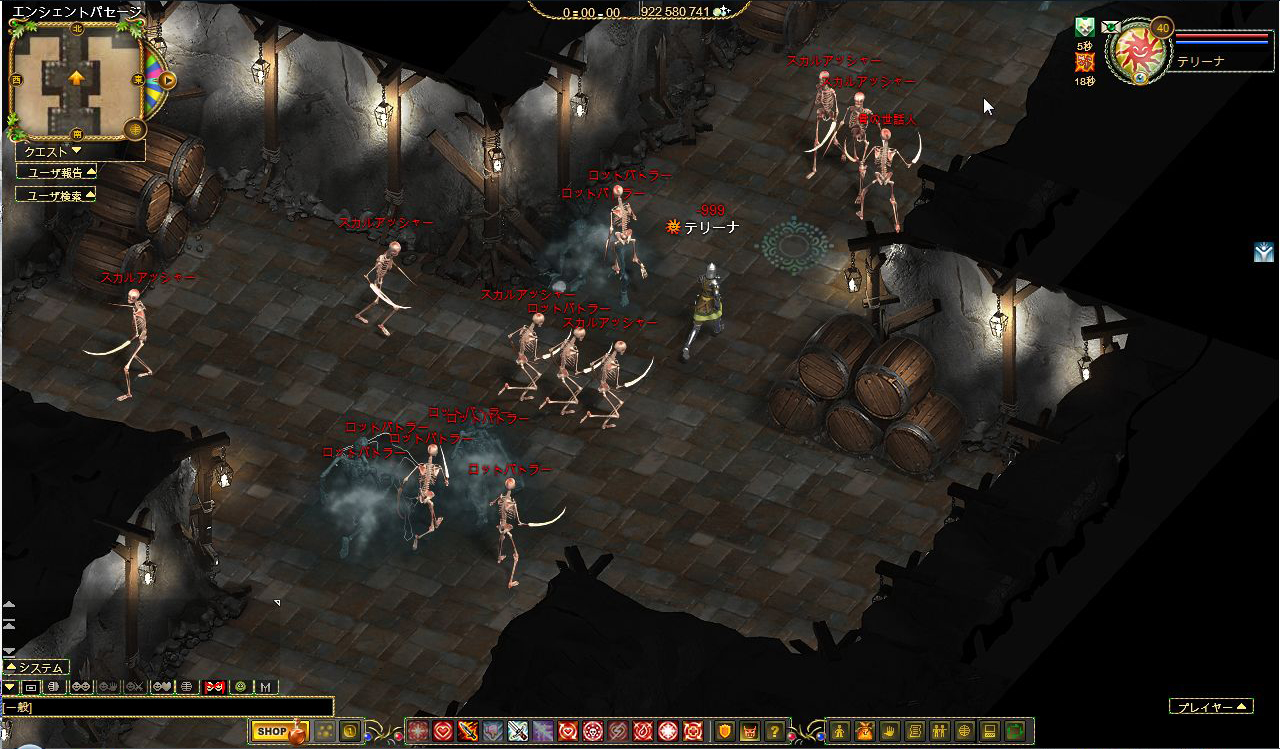Click the orange shield icon in hotbar
Viewport: 1280px width, 749px height.
(725, 731)
